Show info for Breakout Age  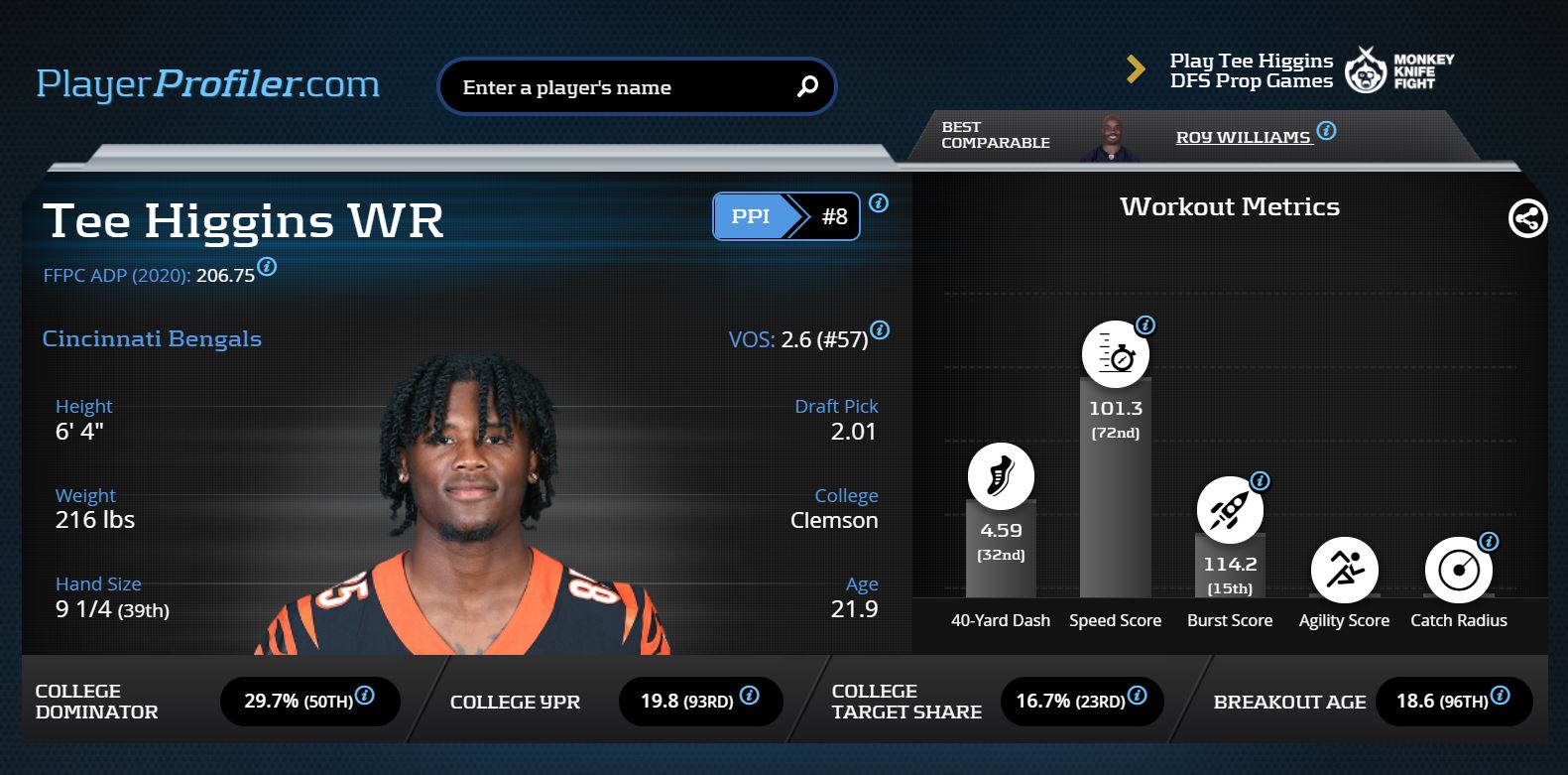pos(1501,696)
